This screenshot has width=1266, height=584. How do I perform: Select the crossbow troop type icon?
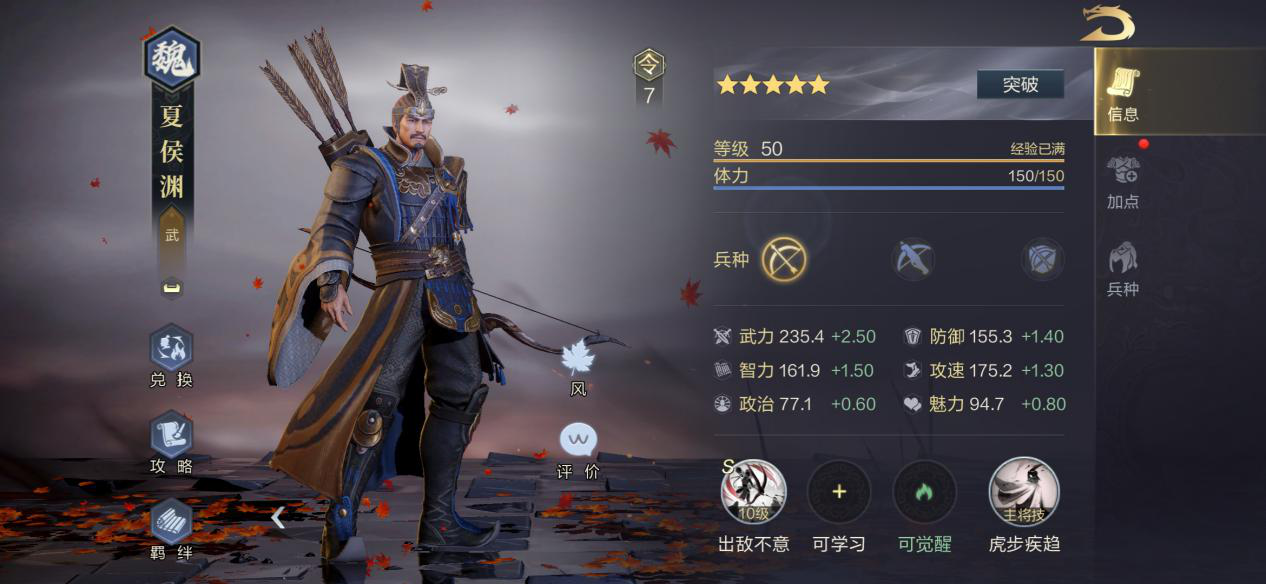pyautogui.click(x=913, y=260)
